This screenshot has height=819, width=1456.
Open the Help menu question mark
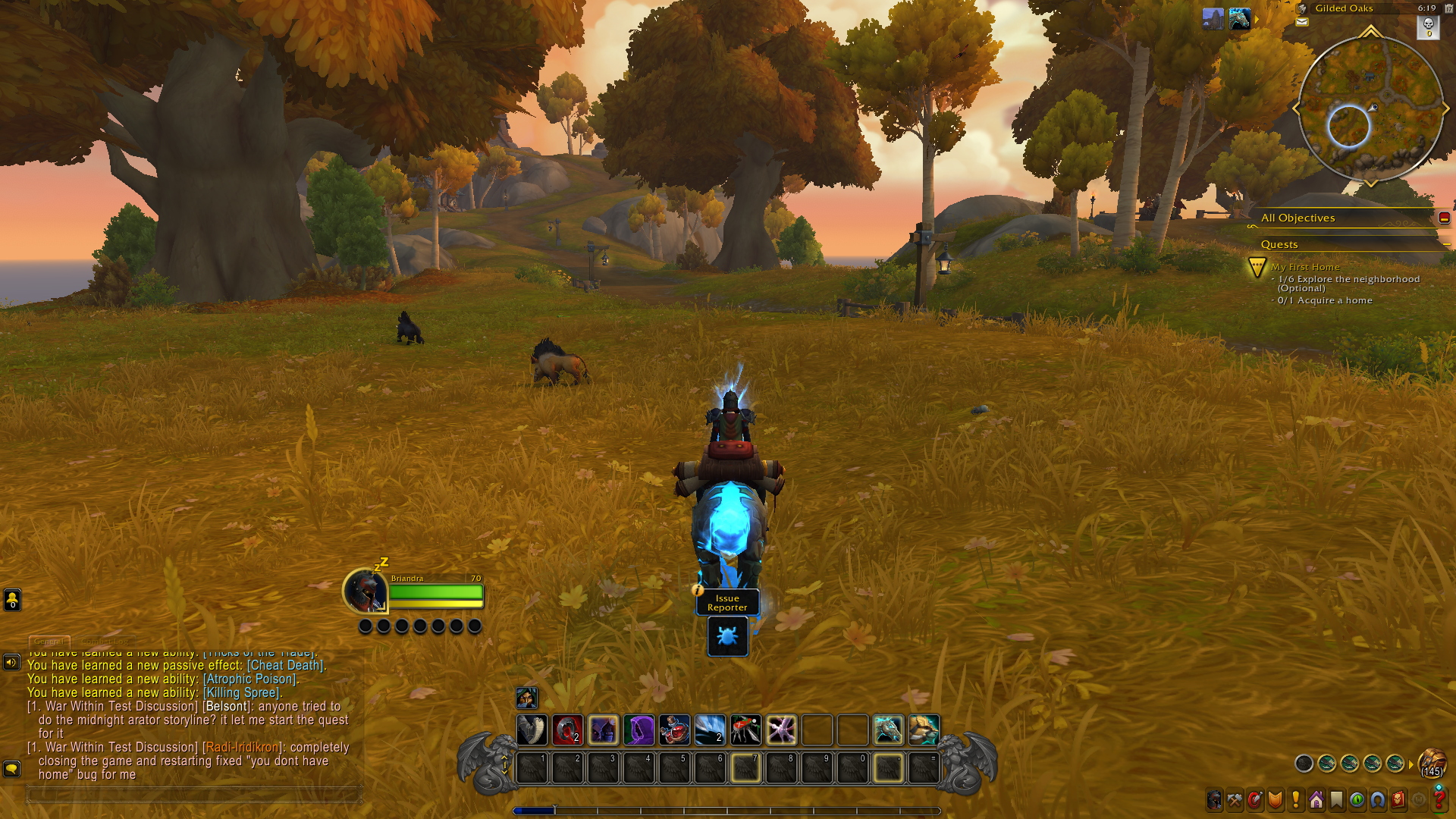coord(1439,800)
